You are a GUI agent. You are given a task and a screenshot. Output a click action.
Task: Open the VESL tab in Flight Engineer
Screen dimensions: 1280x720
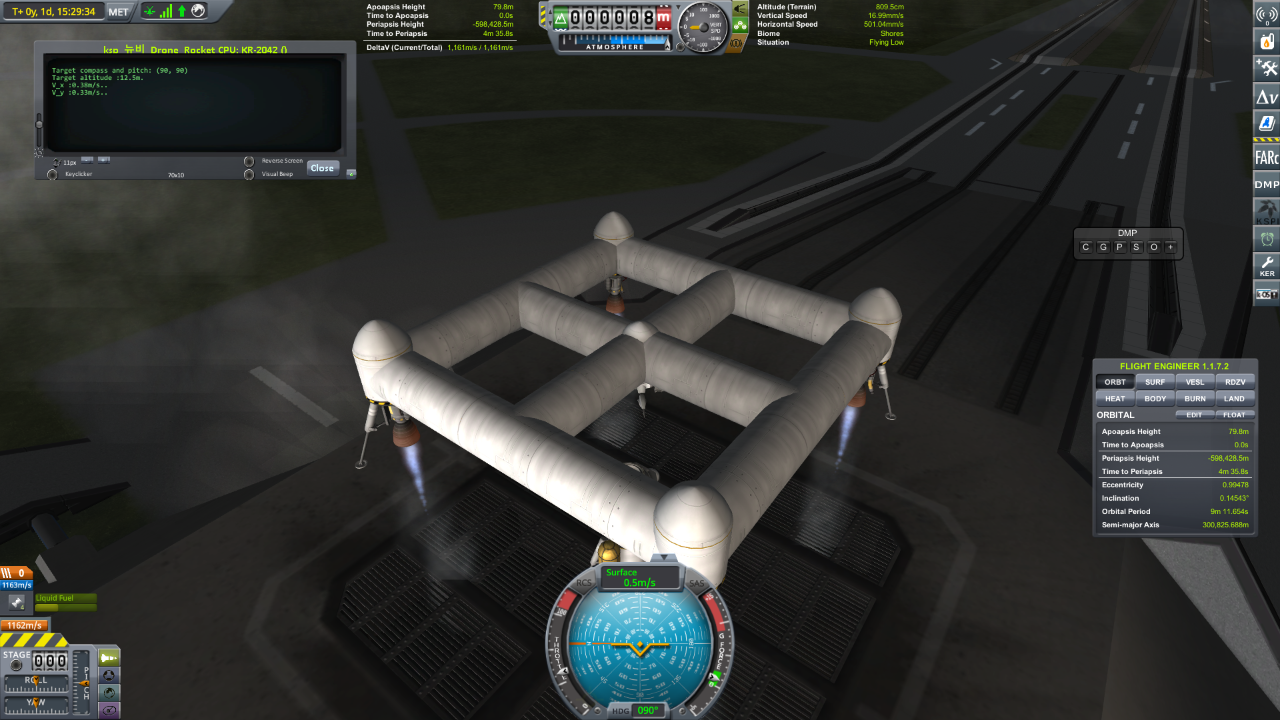coord(1195,382)
